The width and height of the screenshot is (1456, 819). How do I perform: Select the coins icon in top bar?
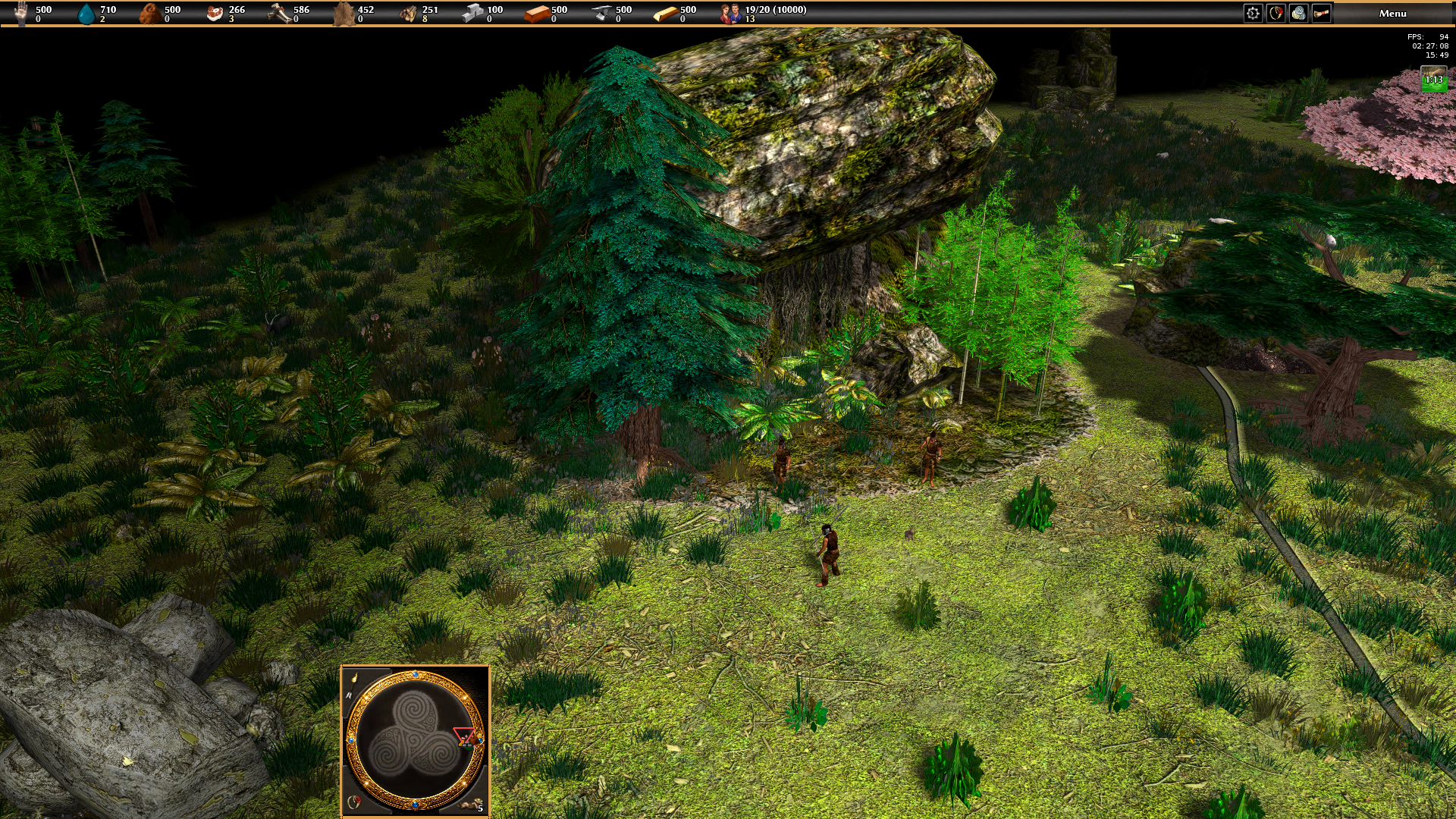pyautogui.click(x=1298, y=14)
